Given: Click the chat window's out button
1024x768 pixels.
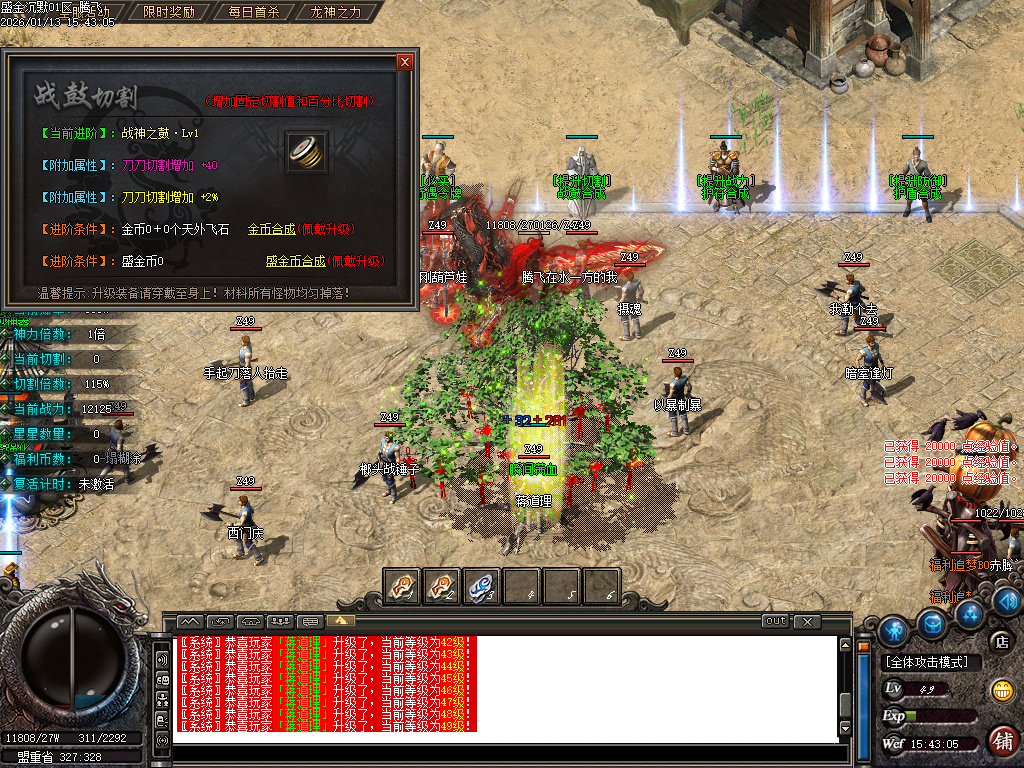Looking at the screenshot, I should [775, 621].
